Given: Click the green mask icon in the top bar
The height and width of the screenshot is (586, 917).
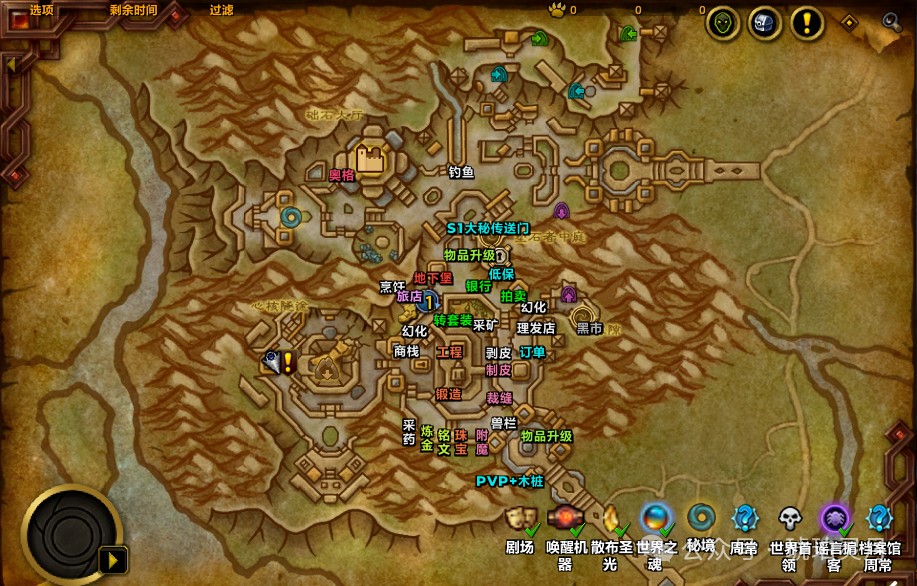Looking at the screenshot, I should (723, 22).
